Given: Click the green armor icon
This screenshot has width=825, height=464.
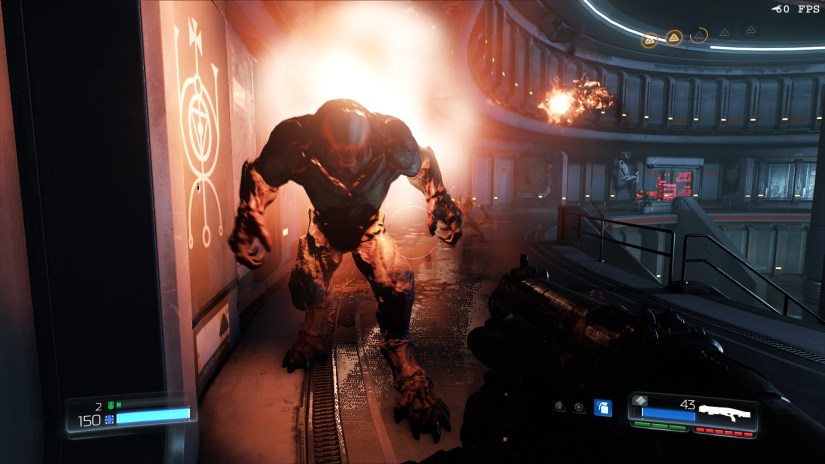Looking at the screenshot, I should [x=111, y=404].
